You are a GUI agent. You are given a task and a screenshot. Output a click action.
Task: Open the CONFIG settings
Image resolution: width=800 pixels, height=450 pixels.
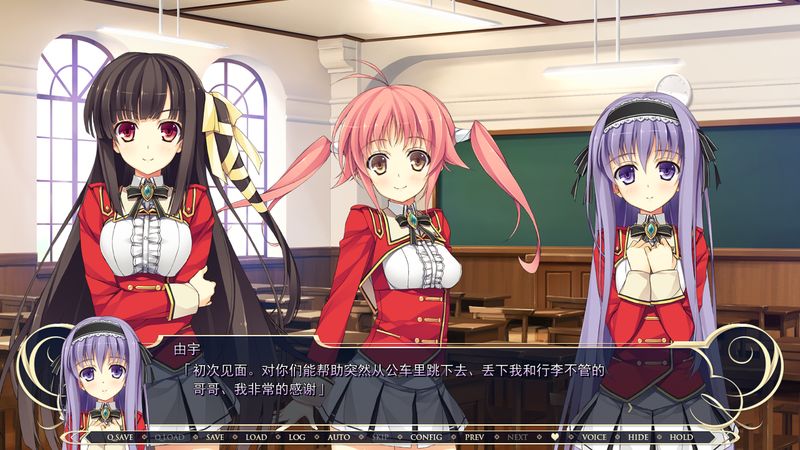coord(424,437)
